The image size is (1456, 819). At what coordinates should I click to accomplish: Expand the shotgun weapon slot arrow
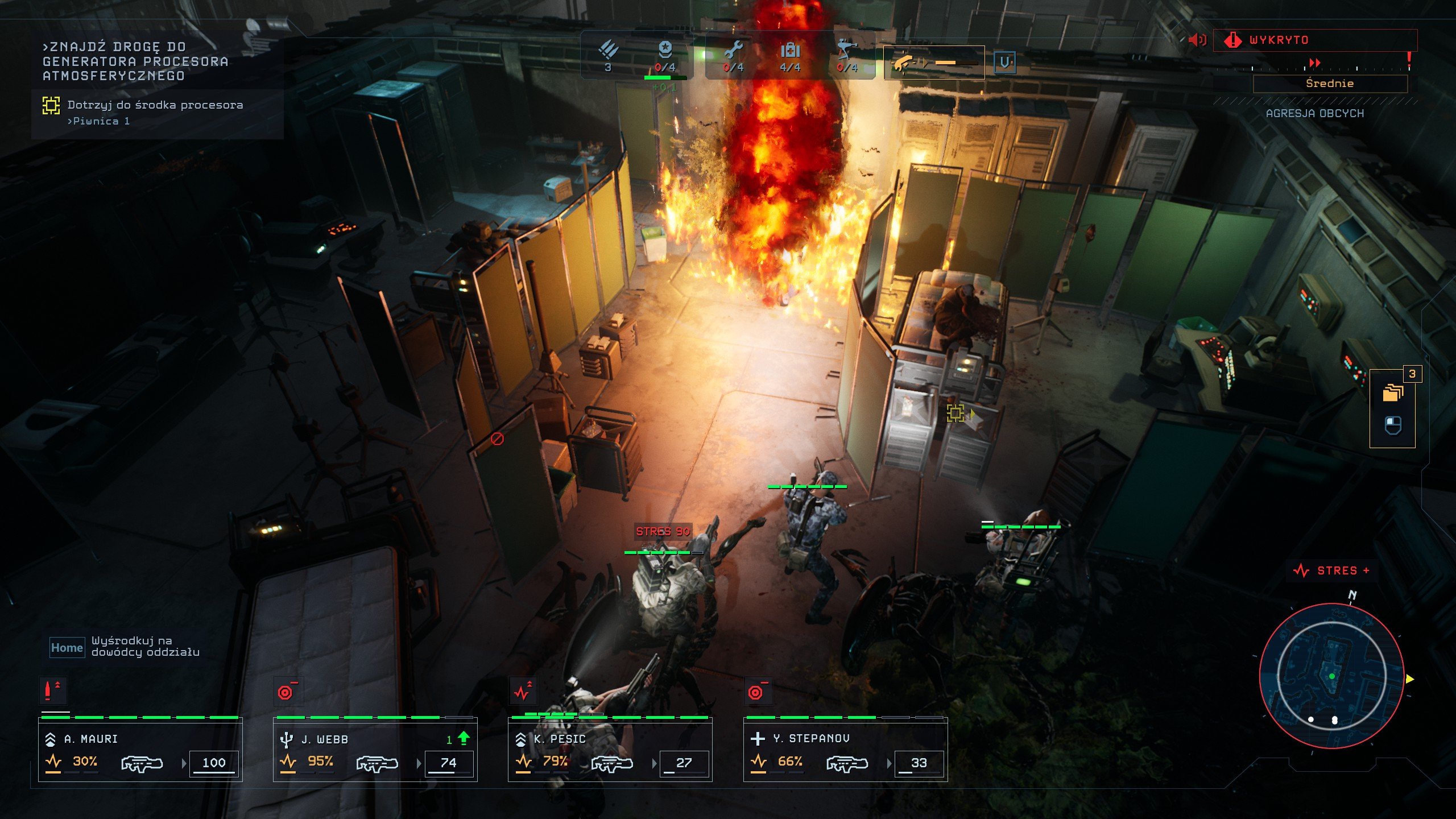click(925, 61)
